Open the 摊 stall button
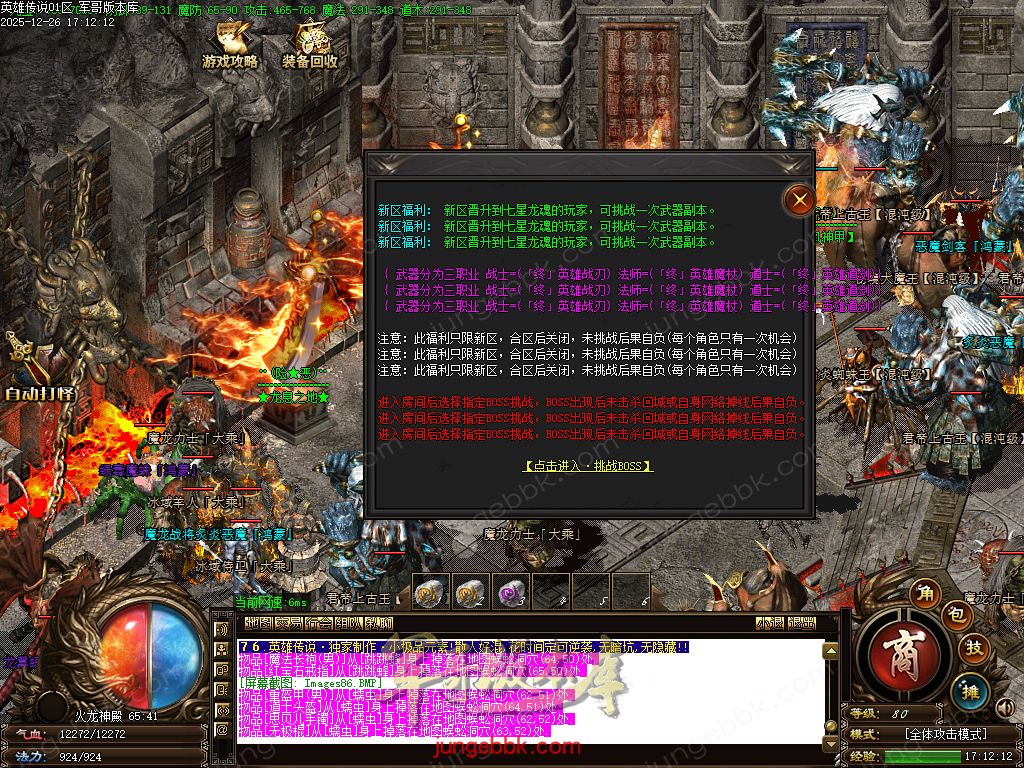The width and height of the screenshot is (1024, 768). click(x=969, y=690)
